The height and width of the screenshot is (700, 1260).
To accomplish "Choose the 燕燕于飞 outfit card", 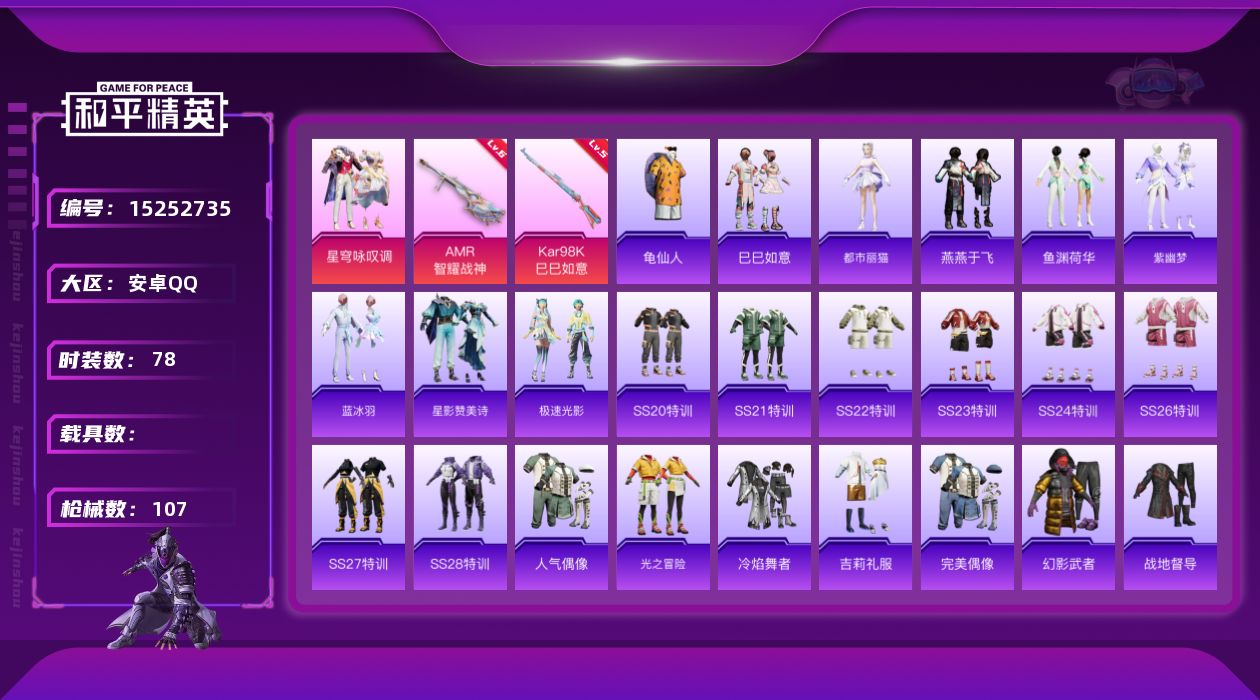I will tap(967, 211).
